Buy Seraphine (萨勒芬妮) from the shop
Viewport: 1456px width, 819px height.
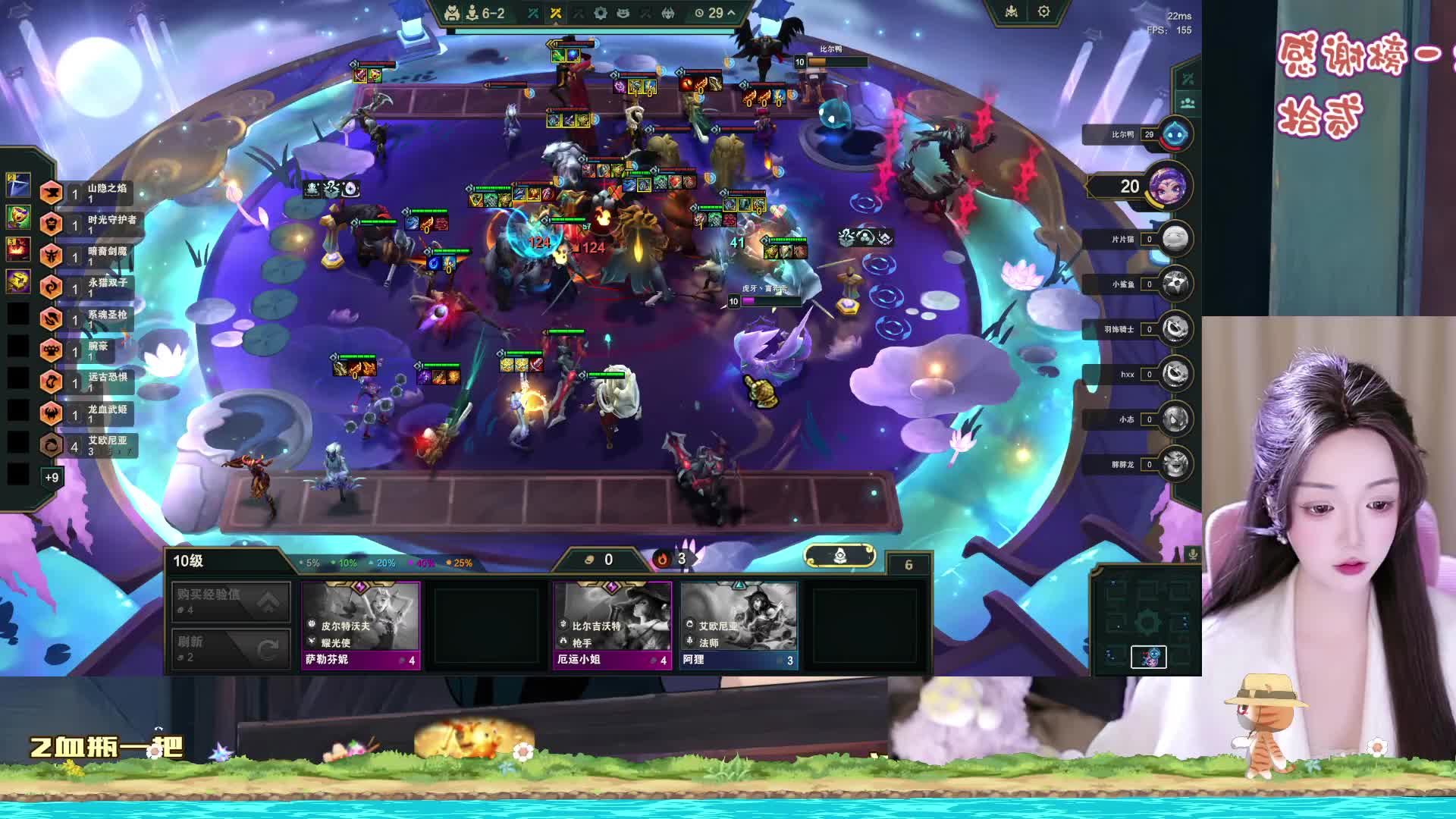361,625
